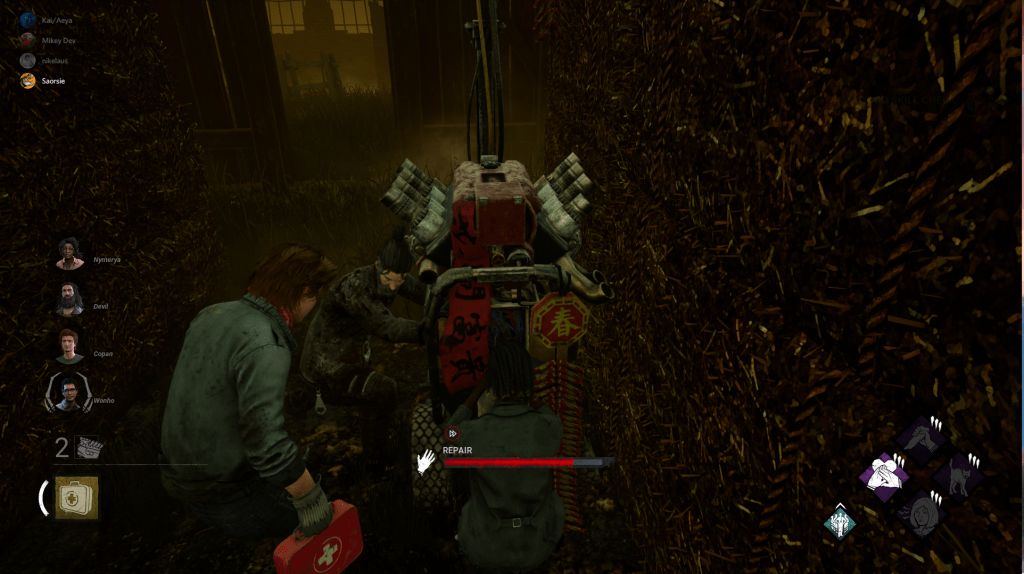Choose the woman's face perk icon
The width and height of the screenshot is (1024, 574).
pyautogui.click(x=921, y=512)
